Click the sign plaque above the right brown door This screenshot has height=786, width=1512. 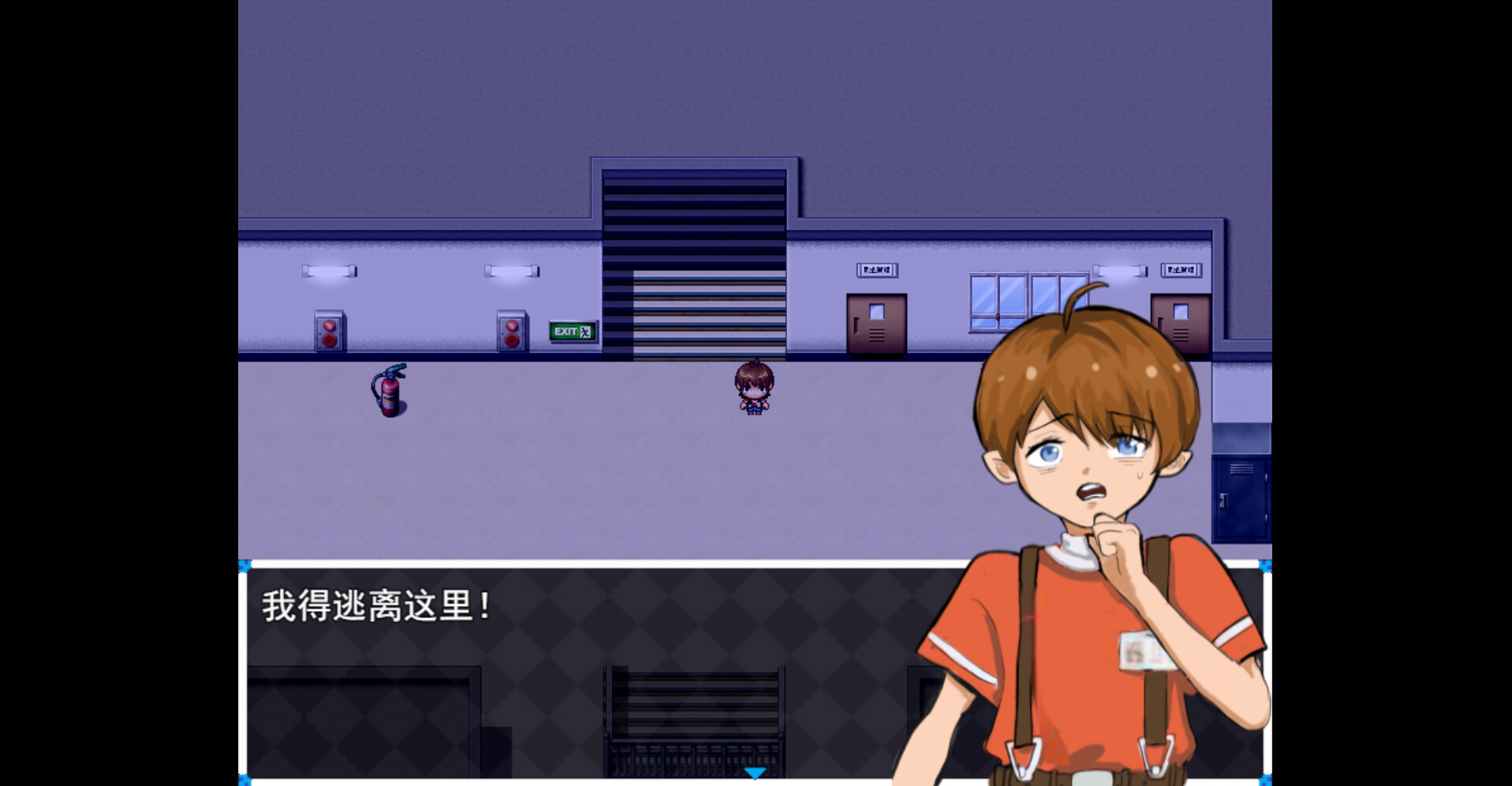pyautogui.click(x=1182, y=270)
